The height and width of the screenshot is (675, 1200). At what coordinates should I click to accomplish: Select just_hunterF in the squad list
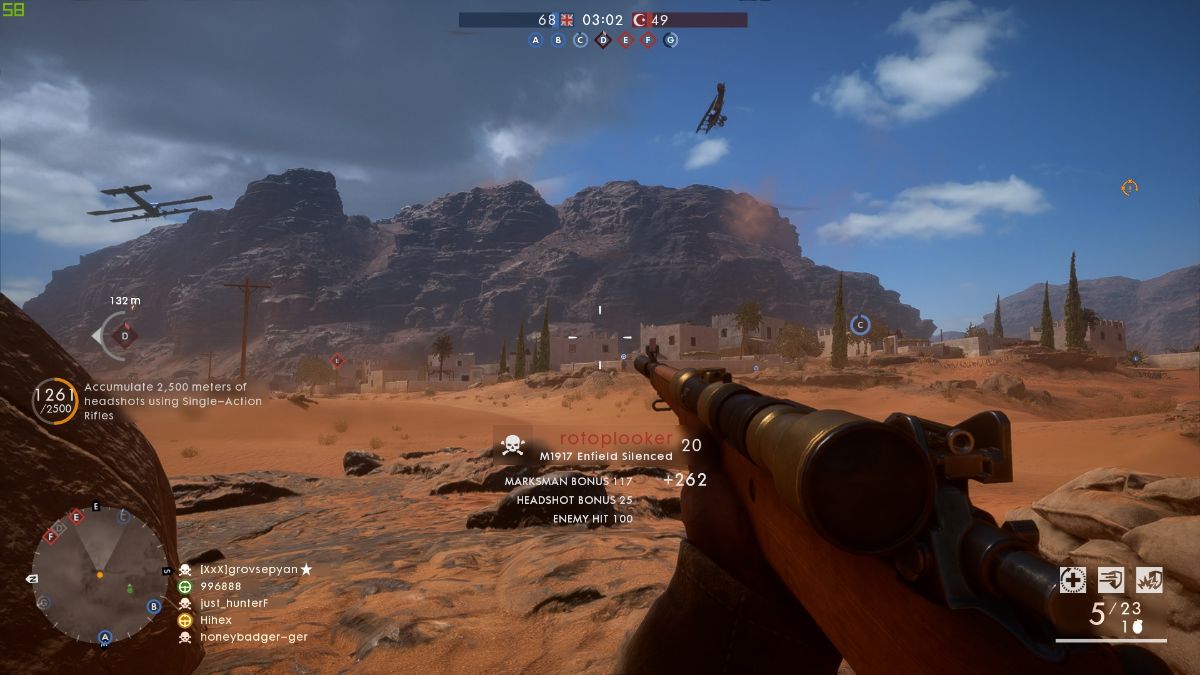point(234,603)
